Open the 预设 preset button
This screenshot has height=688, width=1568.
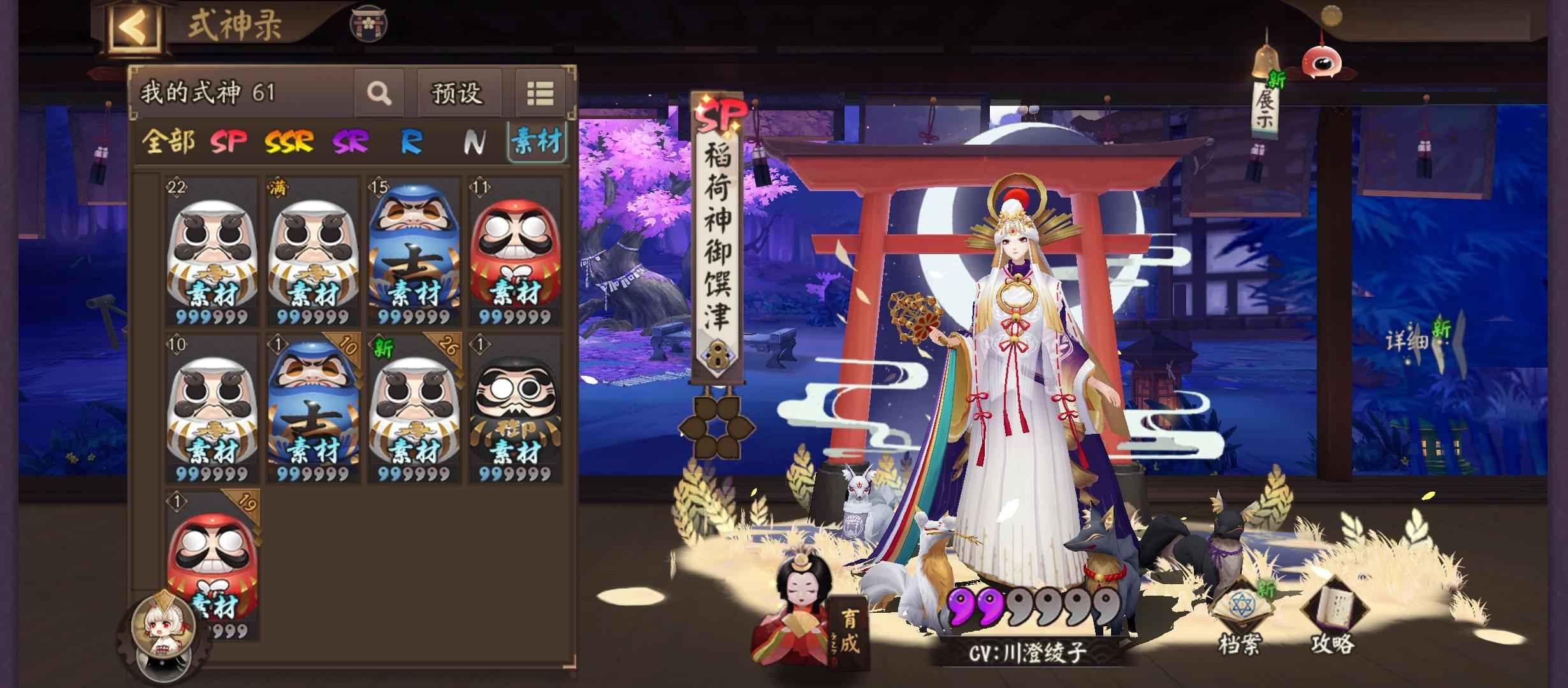click(457, 94)
